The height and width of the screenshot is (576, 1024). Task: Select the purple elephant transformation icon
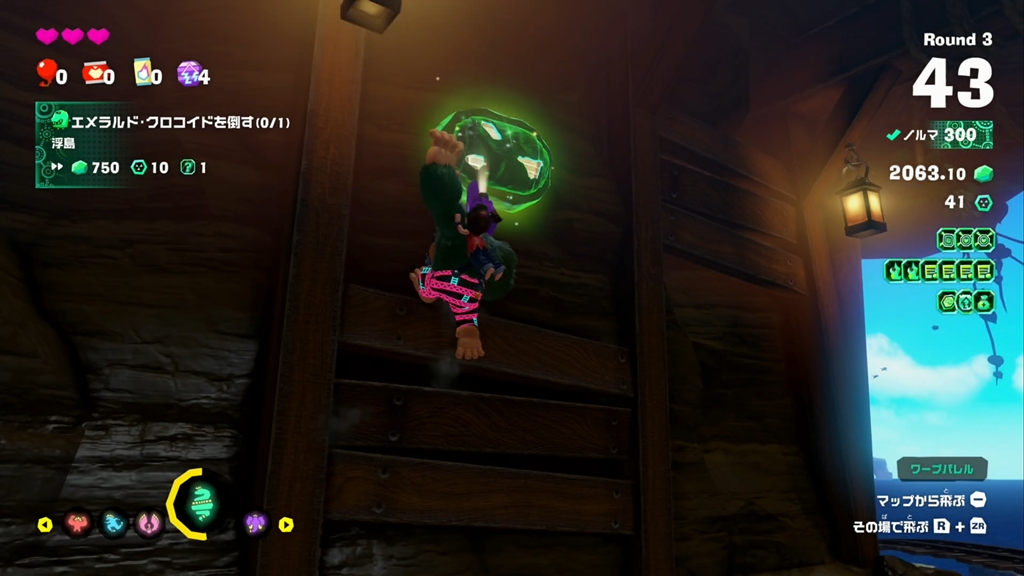click(256, 523)
